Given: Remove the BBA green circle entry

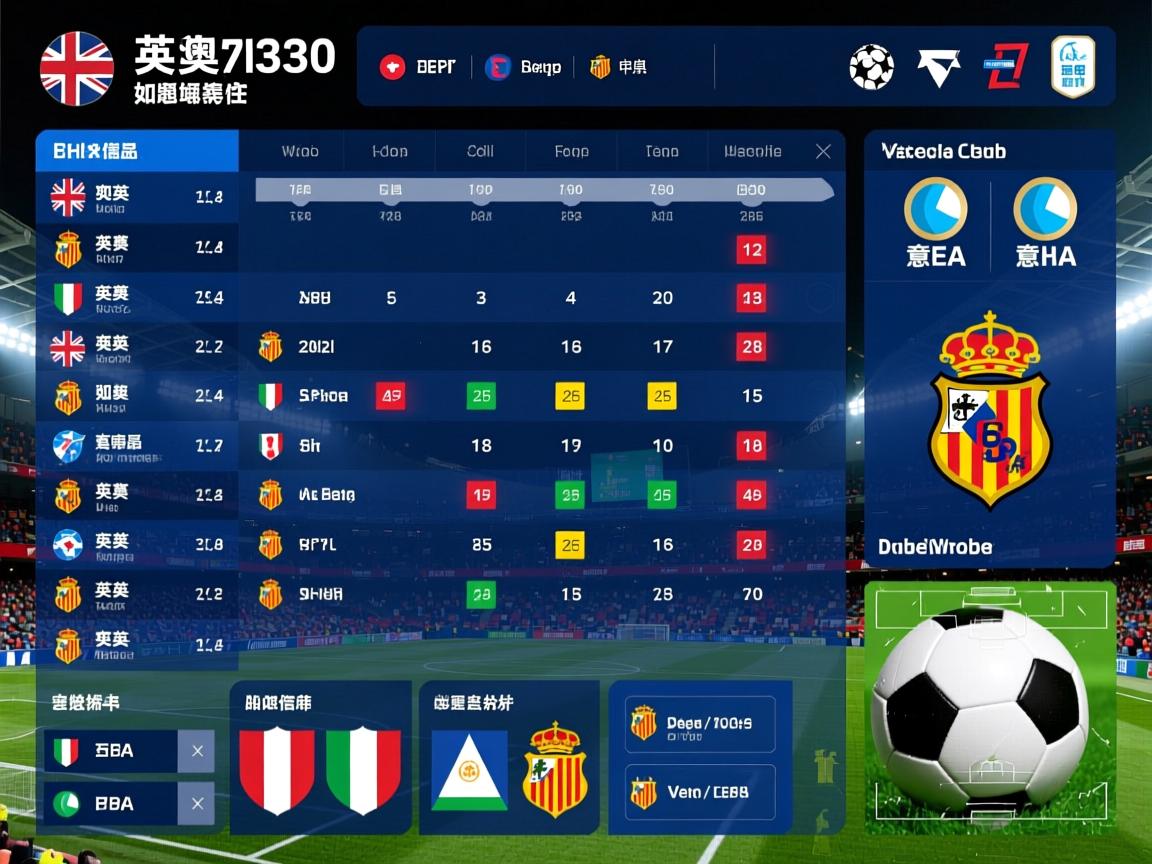Looking at the screenshot, I should click(x=197, y=803).
